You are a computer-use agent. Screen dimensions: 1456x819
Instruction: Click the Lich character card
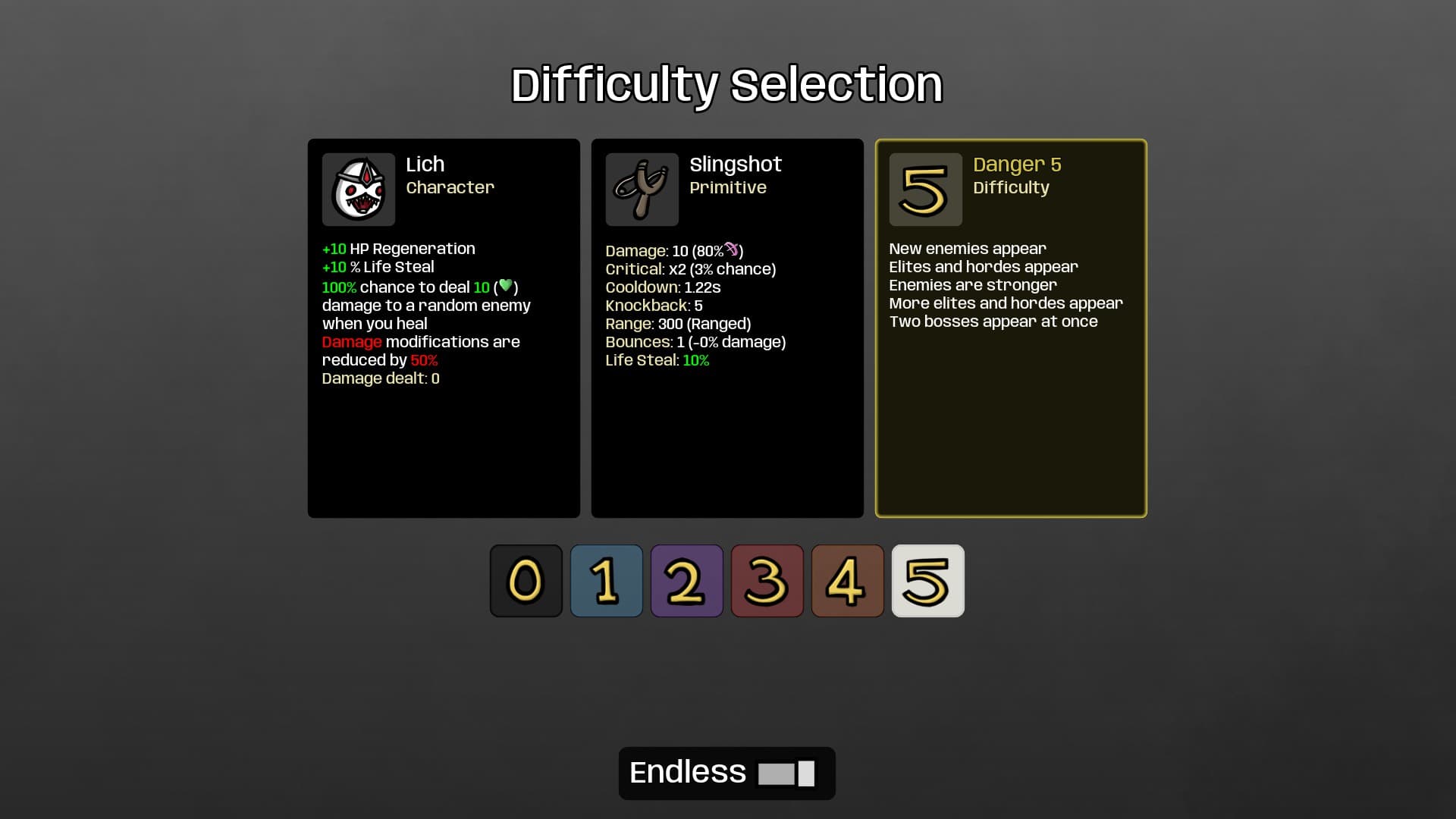[x=444, y=328]
